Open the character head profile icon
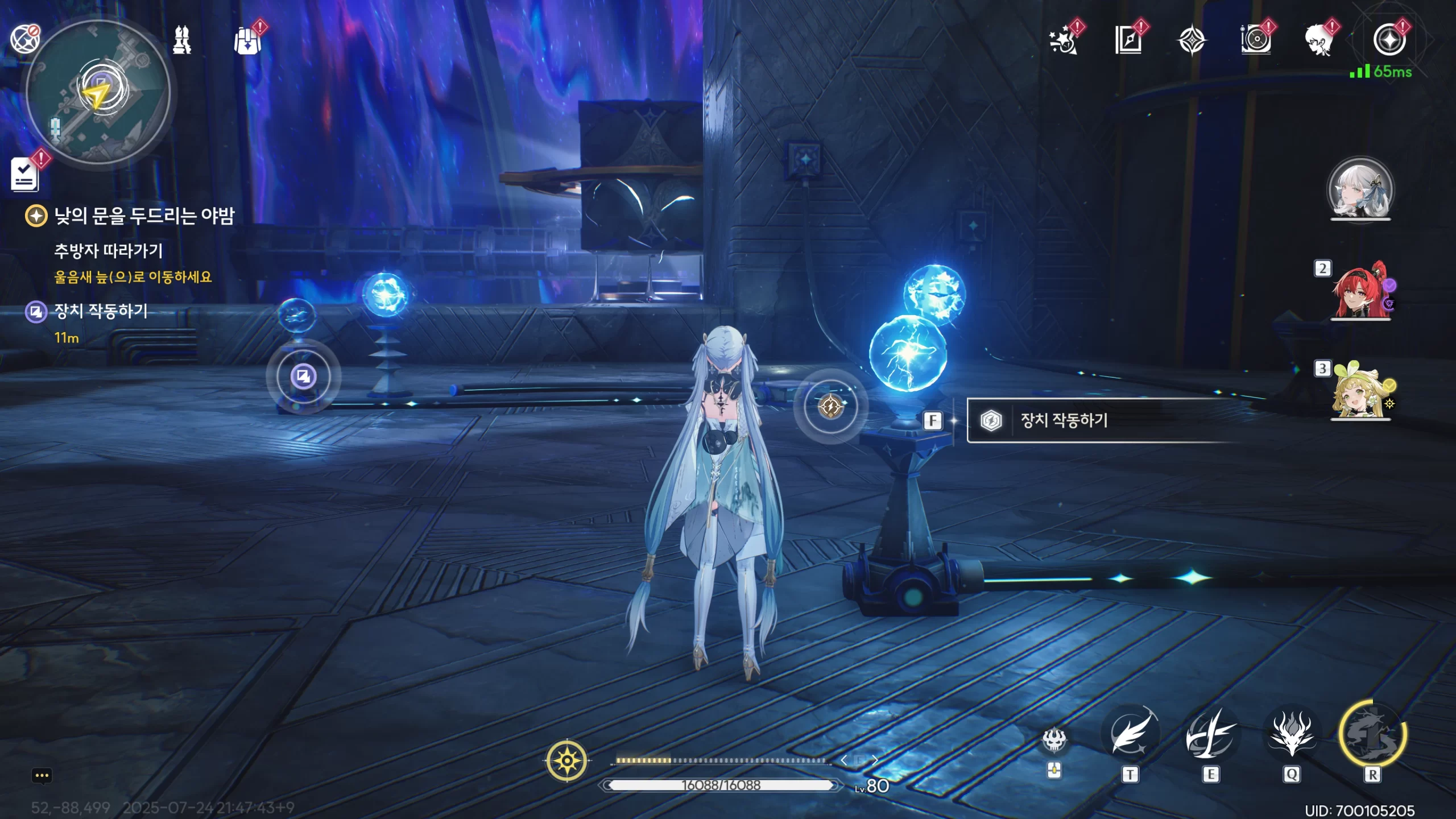Screen dimensions: 1456x819 coord(1319,41)
